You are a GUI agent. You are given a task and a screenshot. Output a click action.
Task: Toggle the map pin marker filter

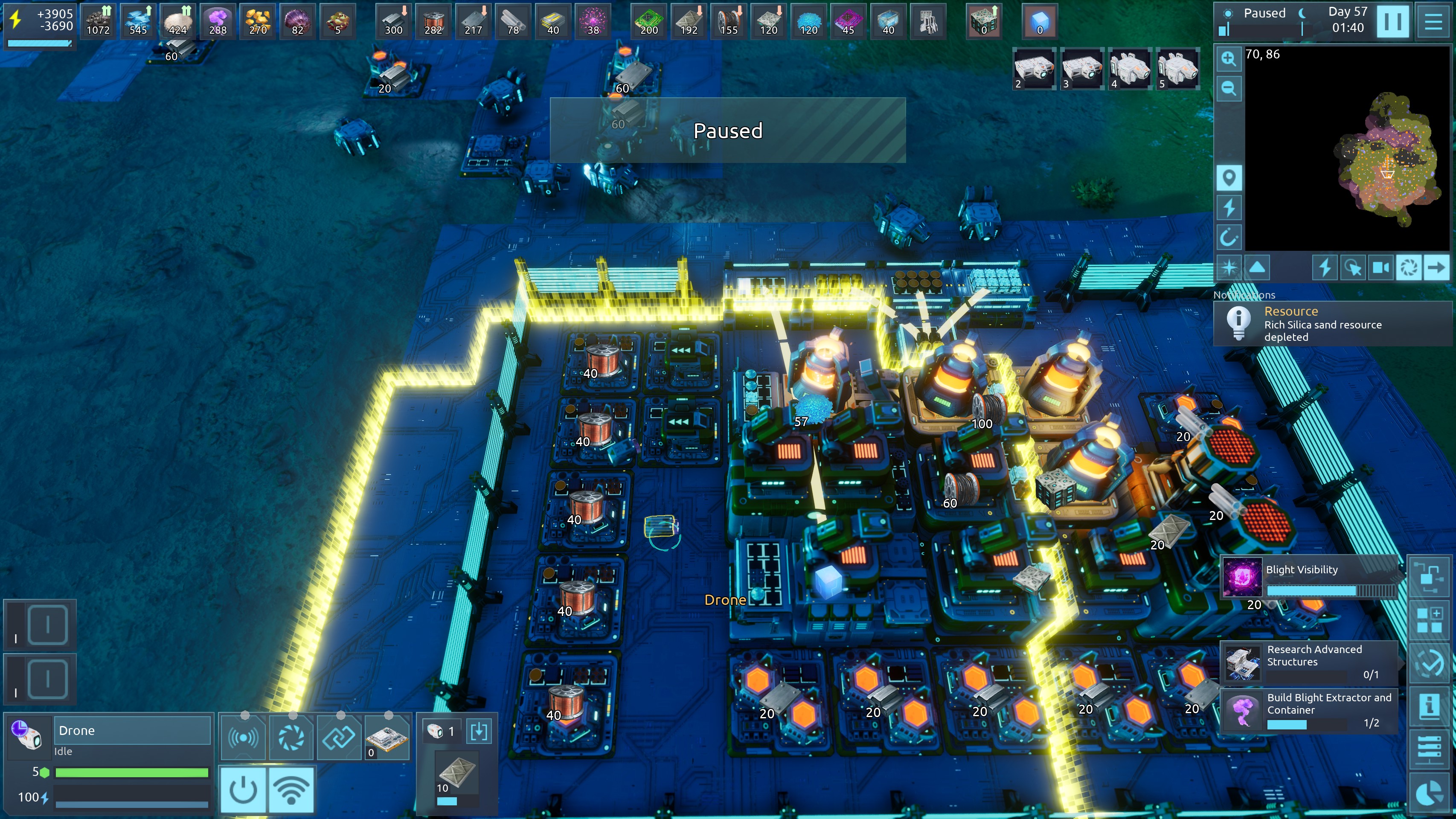click(1228, 178)
